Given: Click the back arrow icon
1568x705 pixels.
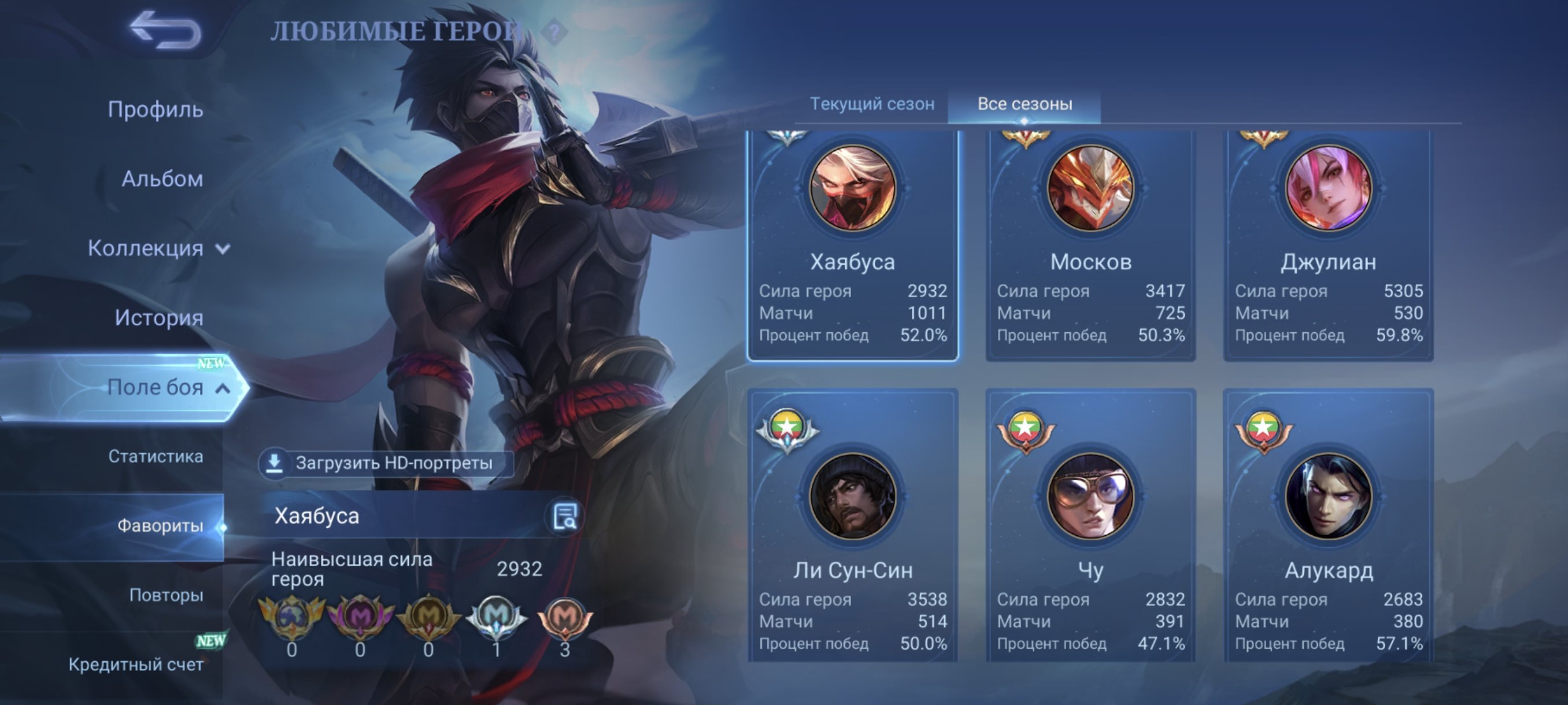Looking at the screenshot, I should click(x=160, y=27).
